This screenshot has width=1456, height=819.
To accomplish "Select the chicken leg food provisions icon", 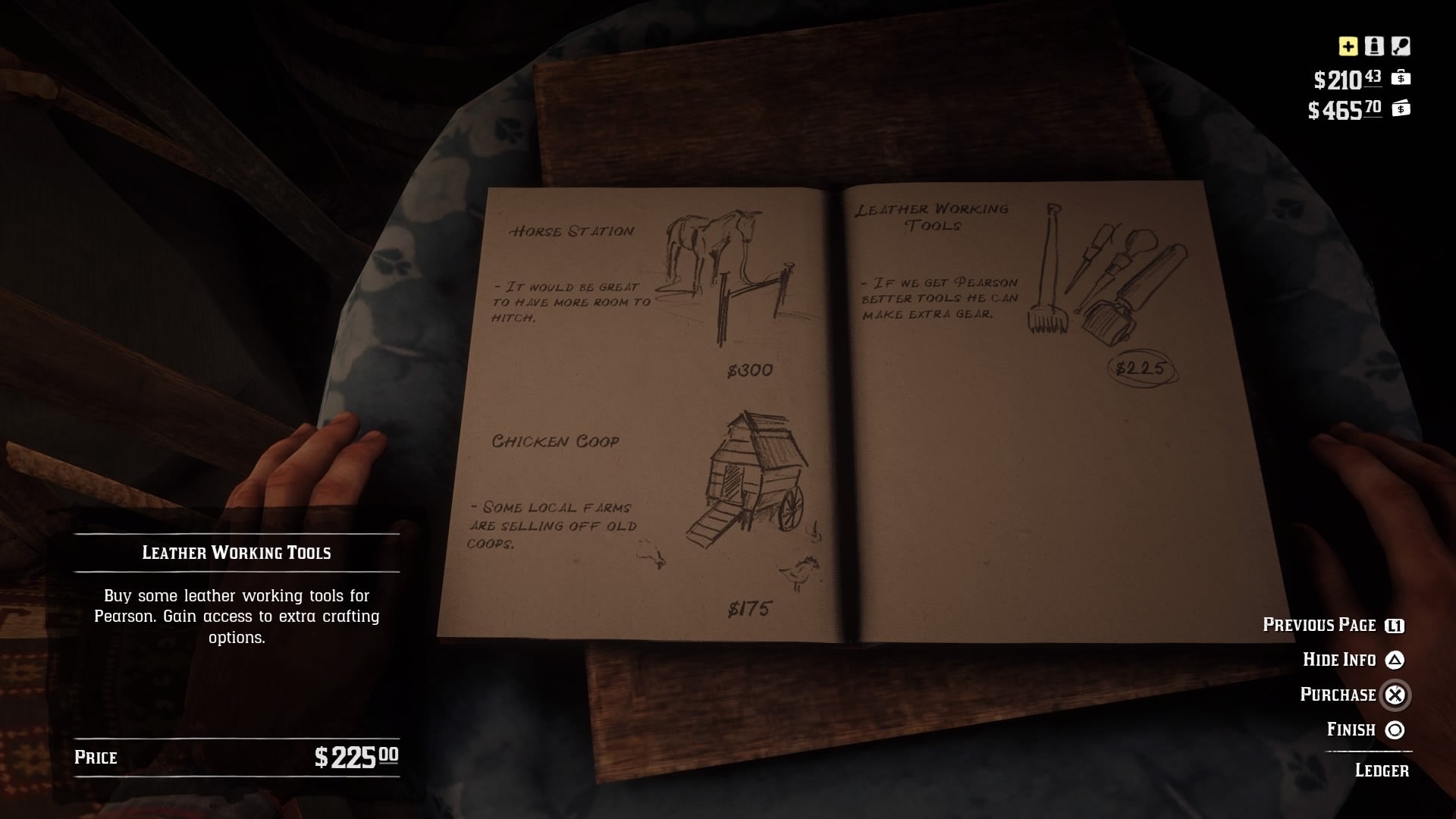I will (1401, 46).
